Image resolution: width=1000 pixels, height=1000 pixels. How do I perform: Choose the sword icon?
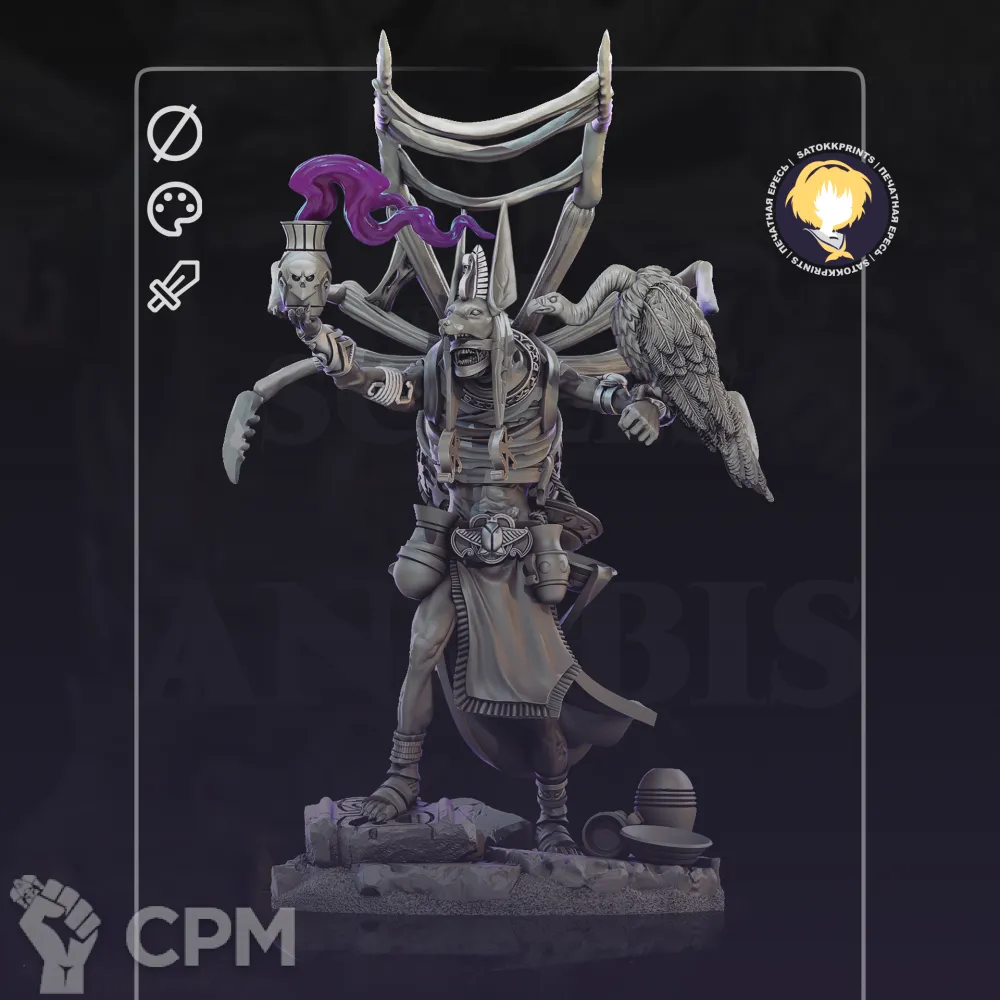(x=175, y=285)
